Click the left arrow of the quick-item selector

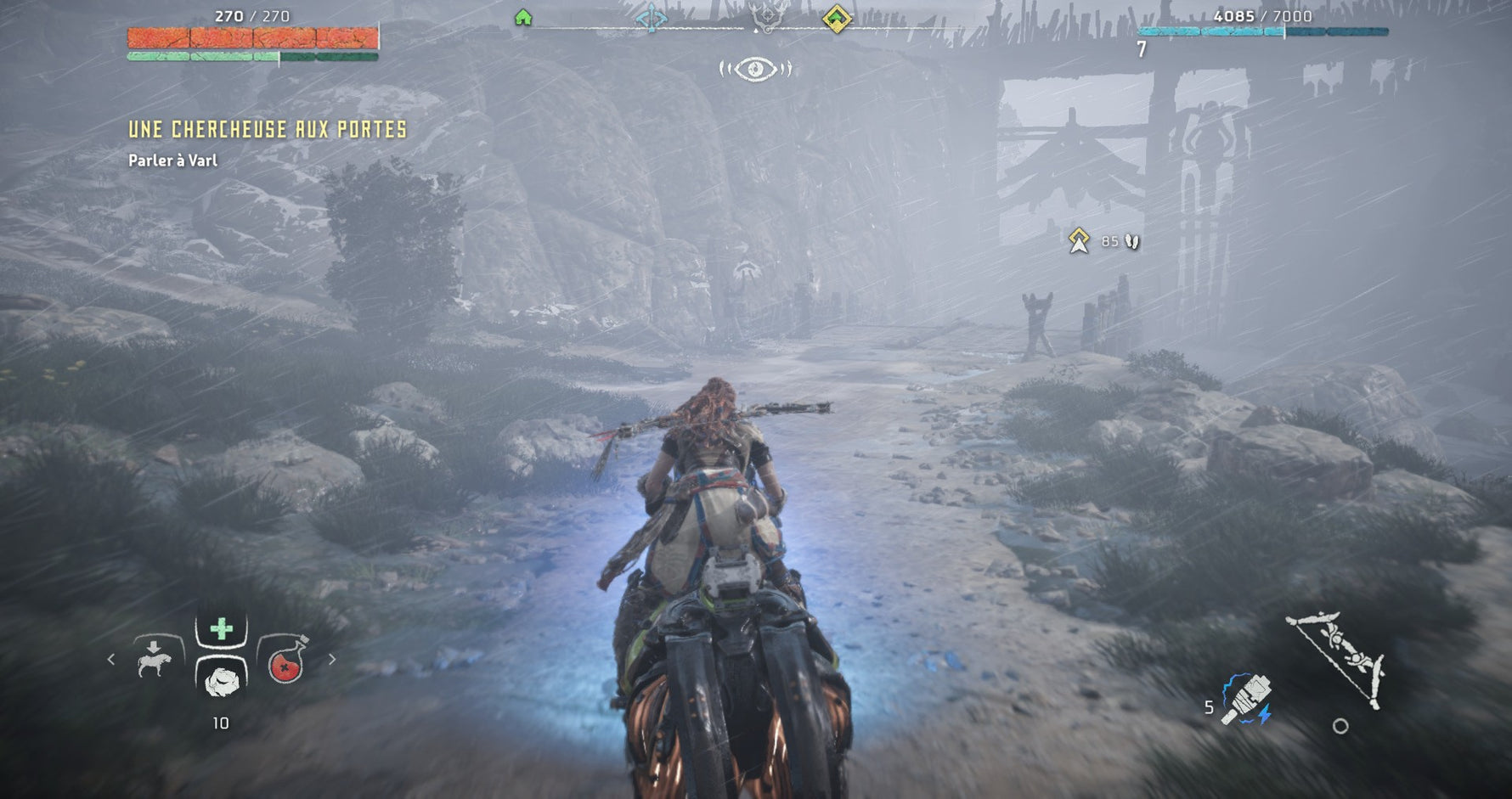point(110,659)
